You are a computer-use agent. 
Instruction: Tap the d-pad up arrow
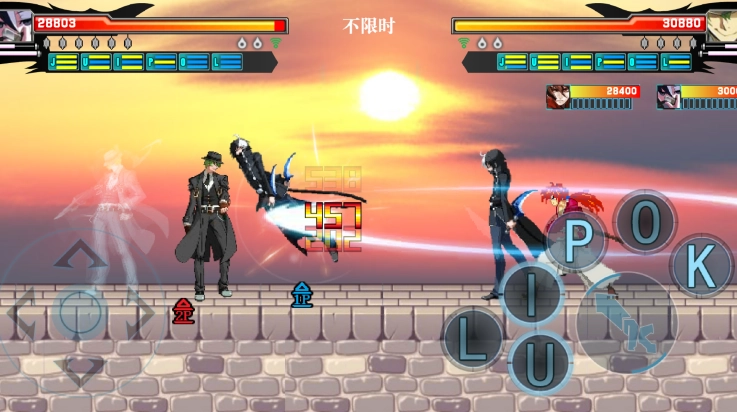80,254
